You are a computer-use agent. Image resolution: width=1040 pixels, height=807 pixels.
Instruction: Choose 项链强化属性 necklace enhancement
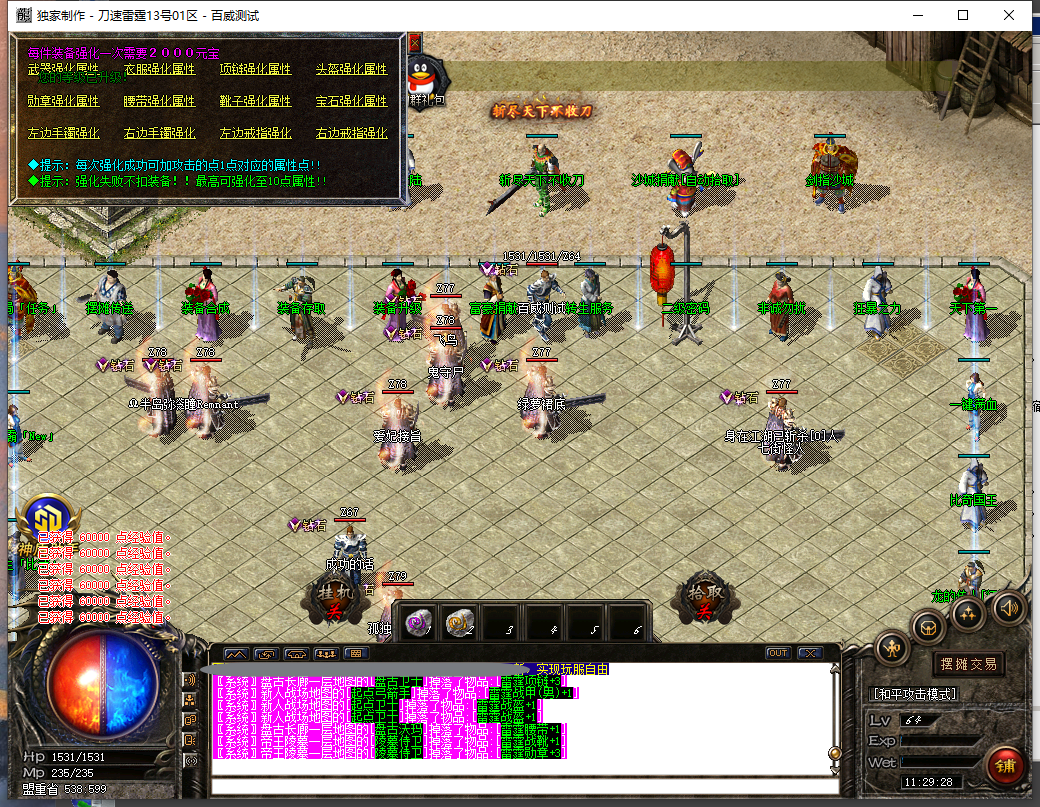(x=255, y=70)
